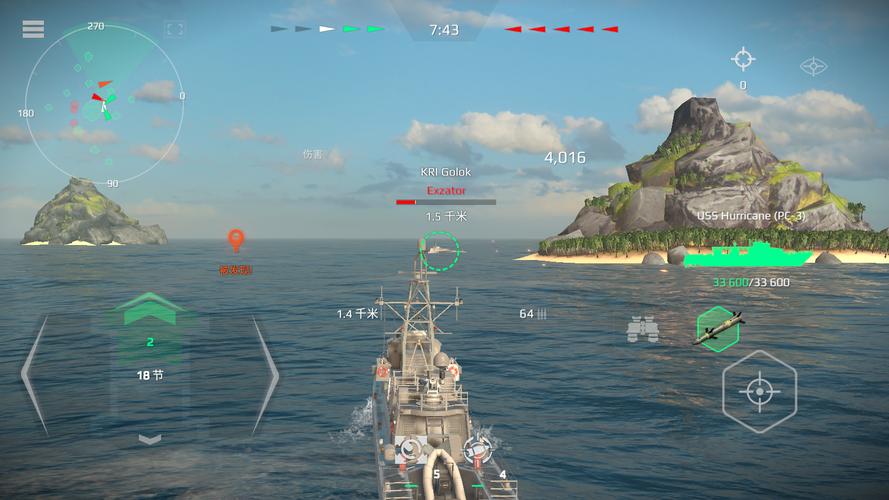
Task: Decrease speed with the small down chevron
Action: pos(149,438)
